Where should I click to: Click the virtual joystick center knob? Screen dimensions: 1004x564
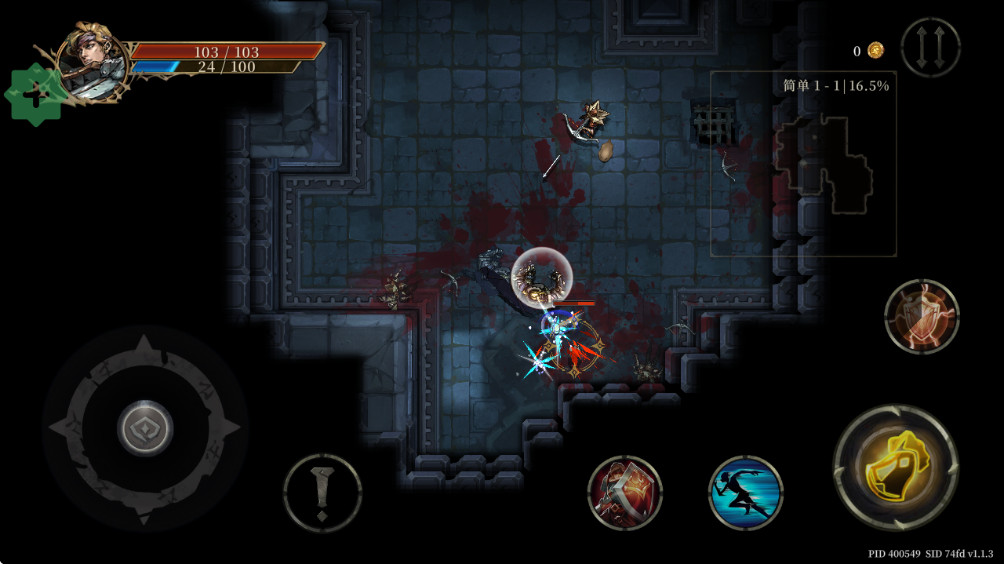(x=146, y=429)
